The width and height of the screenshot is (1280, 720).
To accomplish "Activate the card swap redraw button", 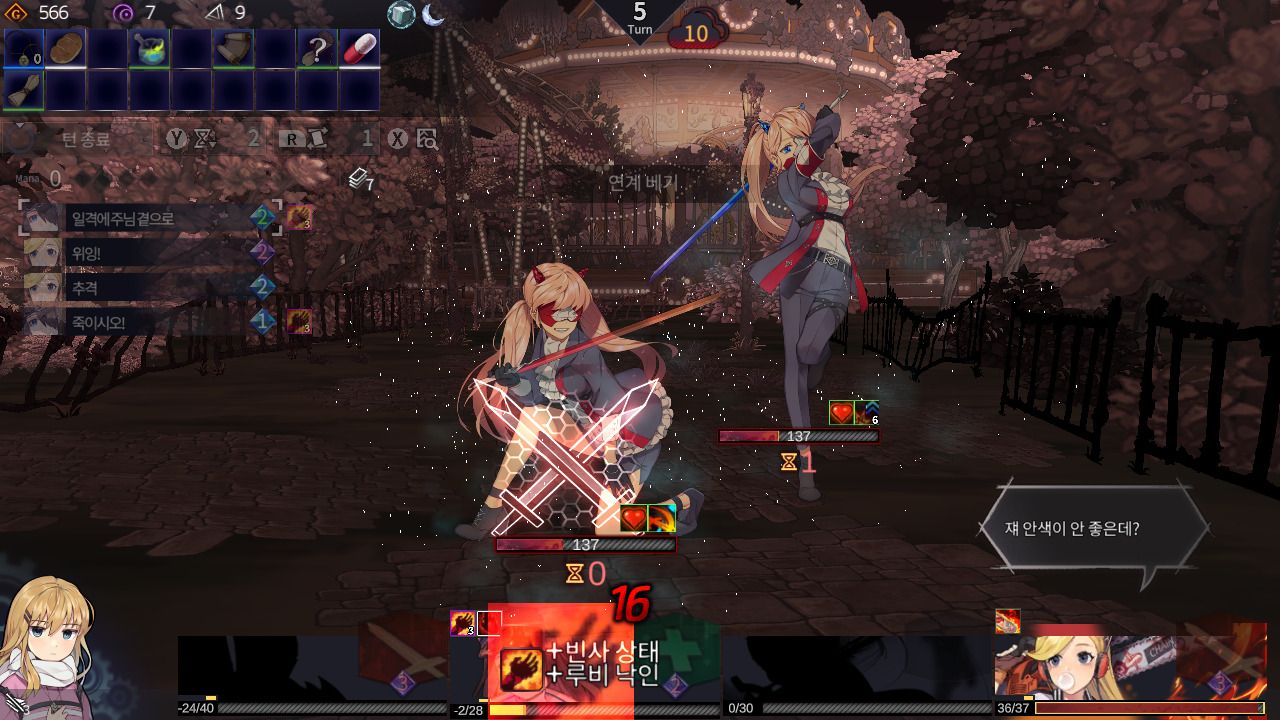I will click(316, 139).
